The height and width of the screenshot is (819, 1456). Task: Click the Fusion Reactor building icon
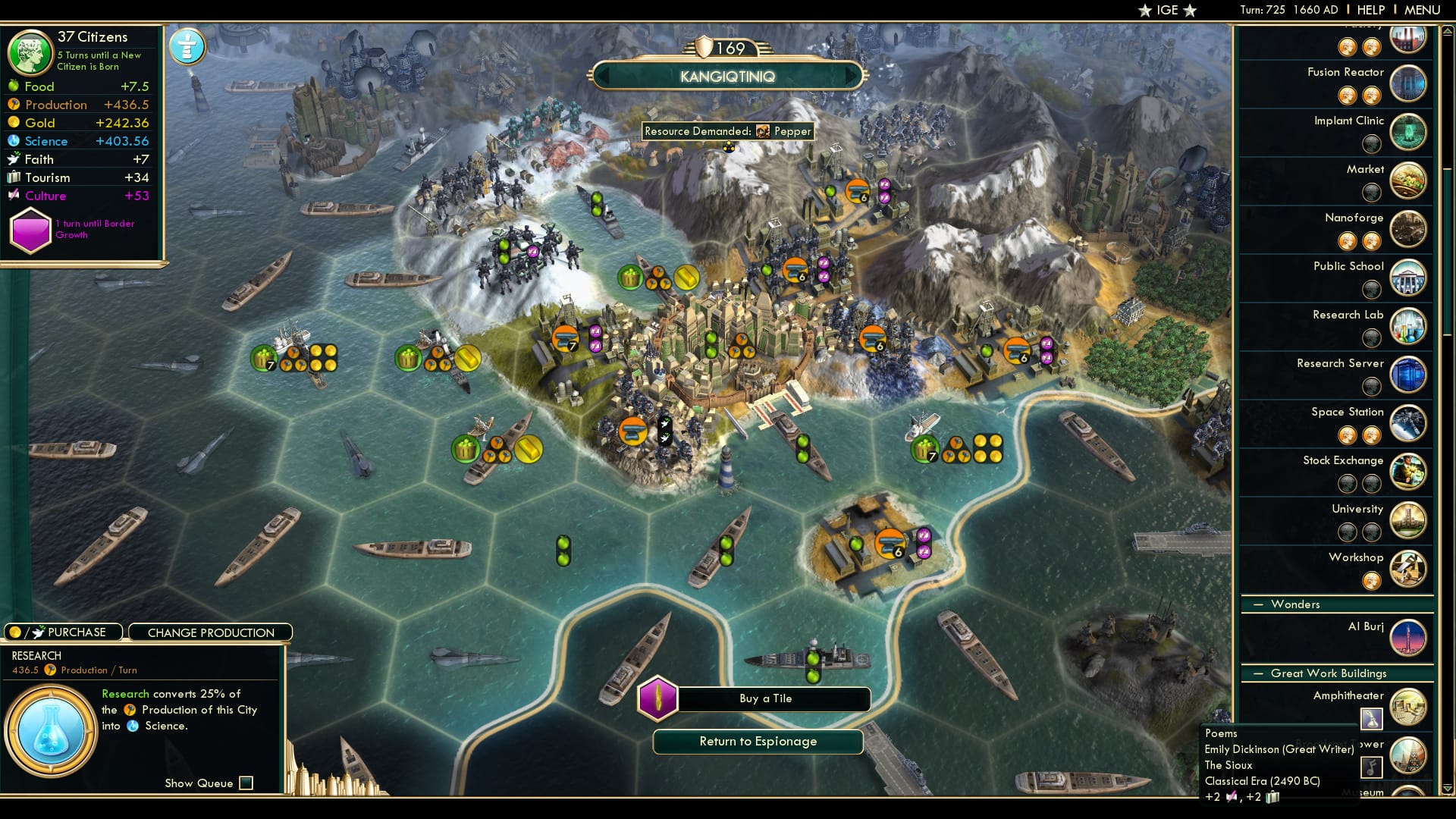pyautogui.click(x=1408, y=83)
